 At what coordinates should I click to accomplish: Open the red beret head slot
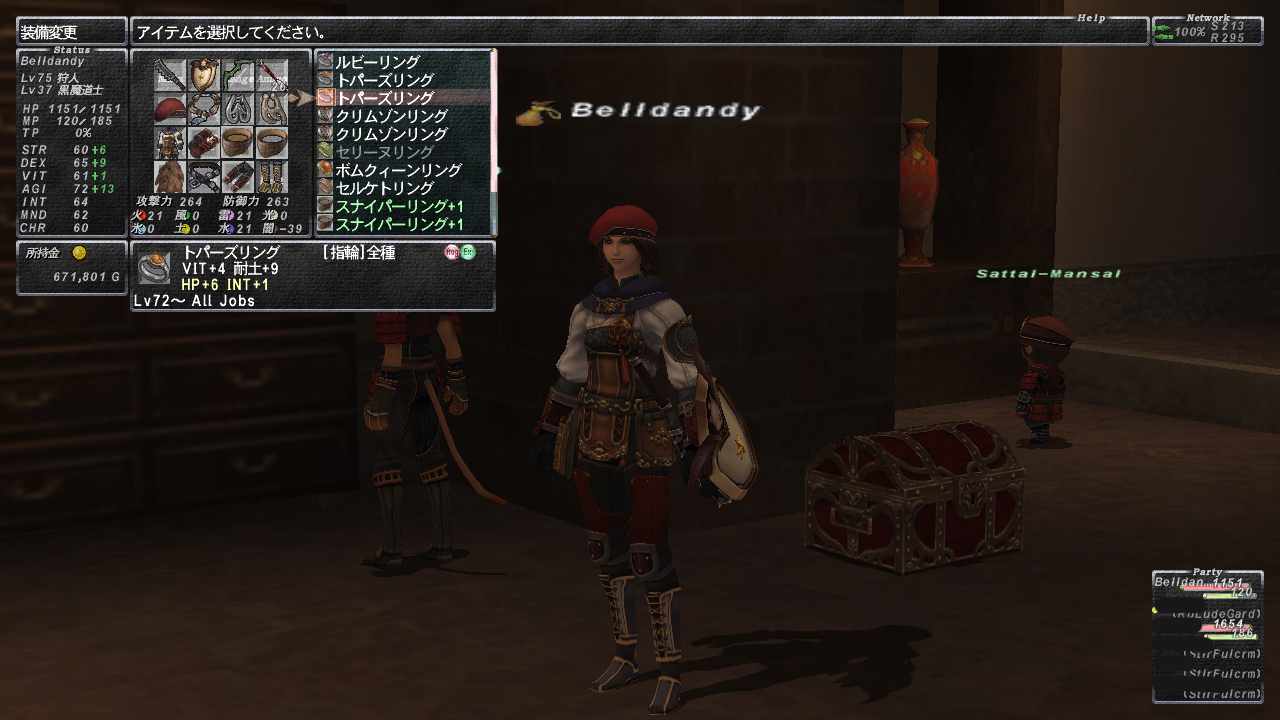coord(171,109)
